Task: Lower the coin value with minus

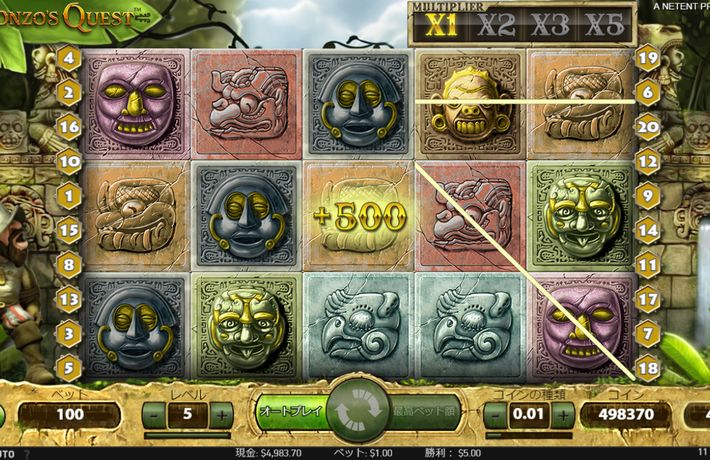Action: point(497,413)
